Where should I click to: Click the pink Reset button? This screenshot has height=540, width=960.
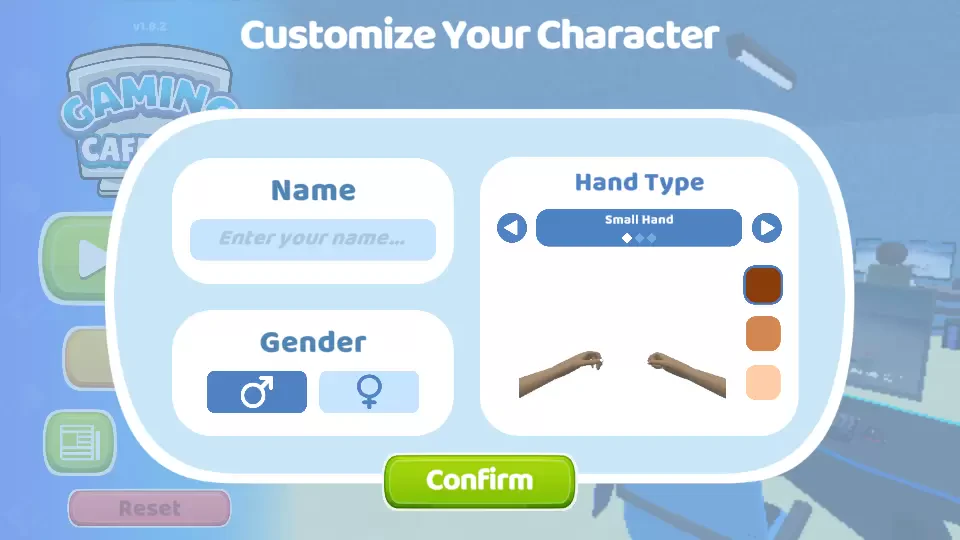pyautogui.click(x=150, y=508)
